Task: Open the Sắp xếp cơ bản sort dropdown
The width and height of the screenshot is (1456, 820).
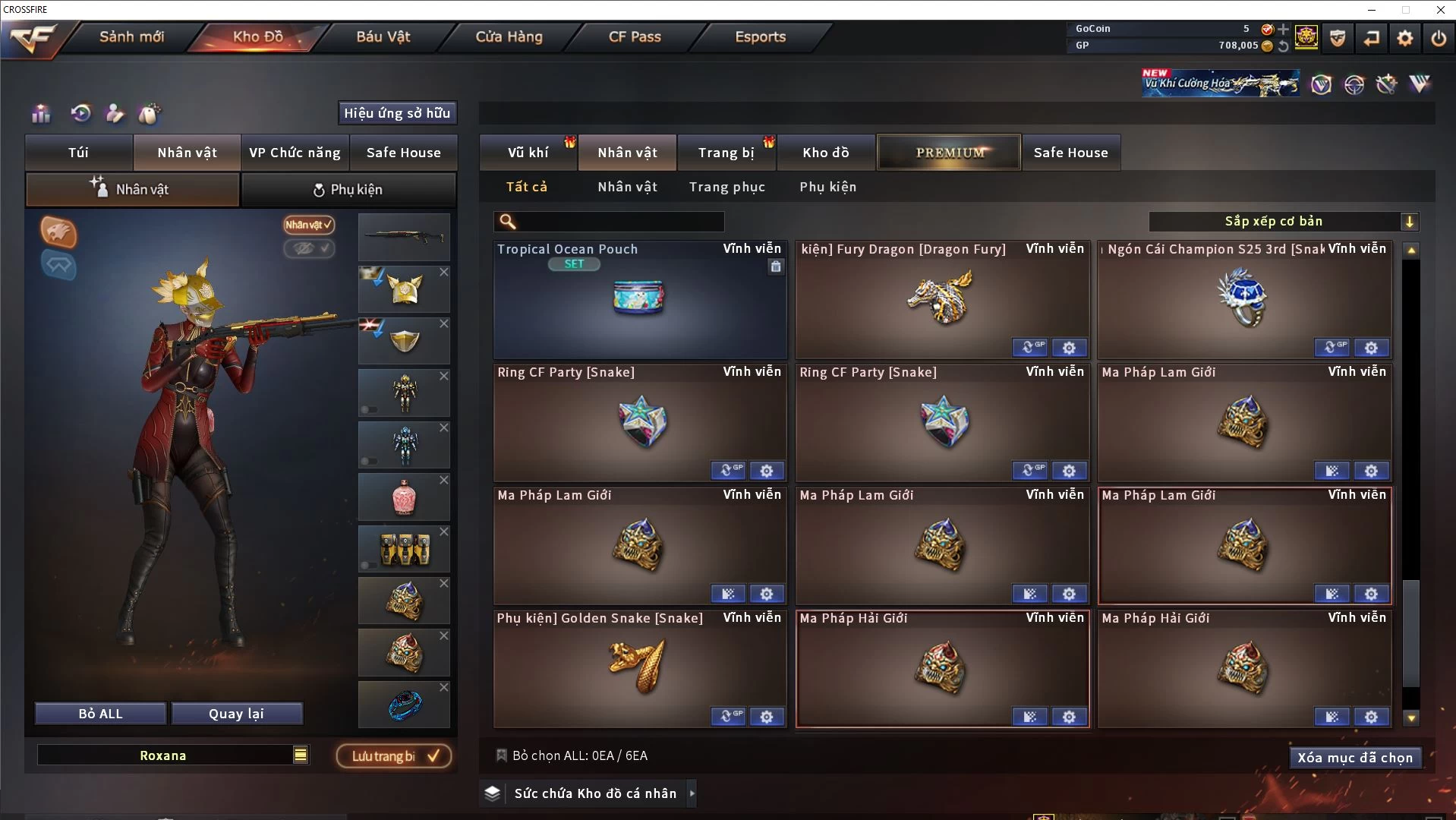Action: click(1283, 222)
